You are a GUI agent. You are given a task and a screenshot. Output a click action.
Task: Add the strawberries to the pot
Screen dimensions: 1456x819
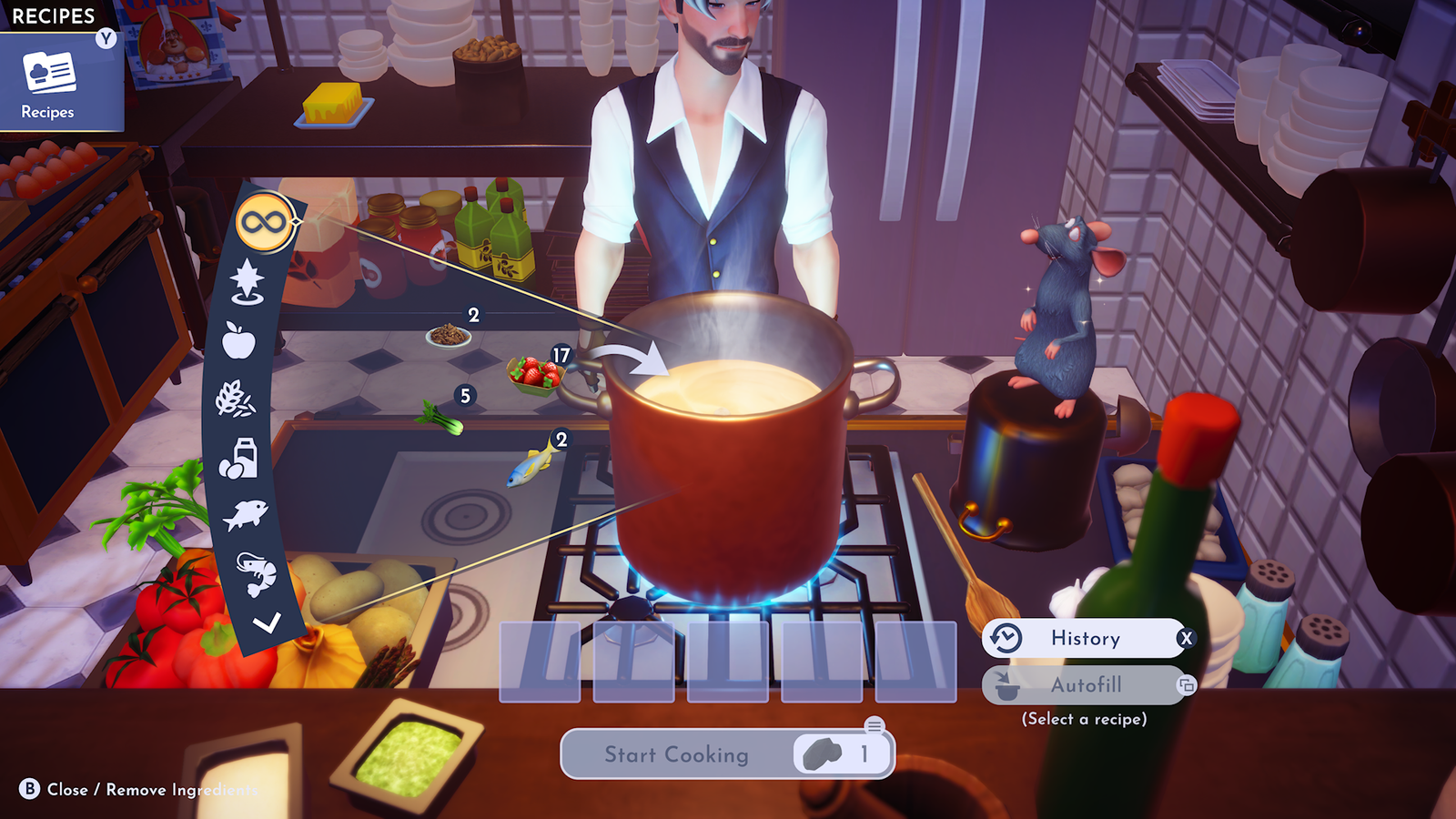click(x=534, y=373)
